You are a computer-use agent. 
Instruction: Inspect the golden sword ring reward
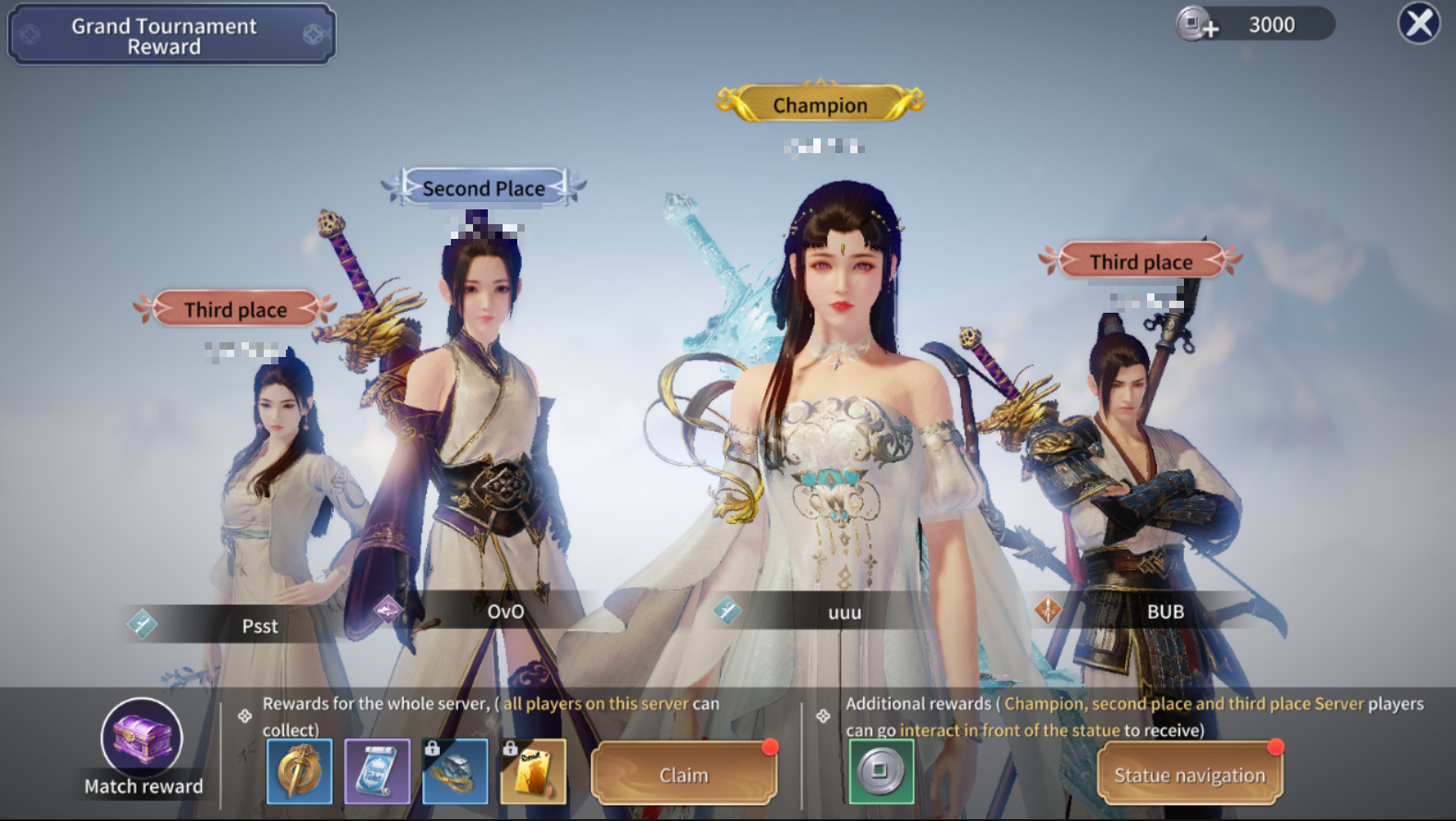(300, 771)
